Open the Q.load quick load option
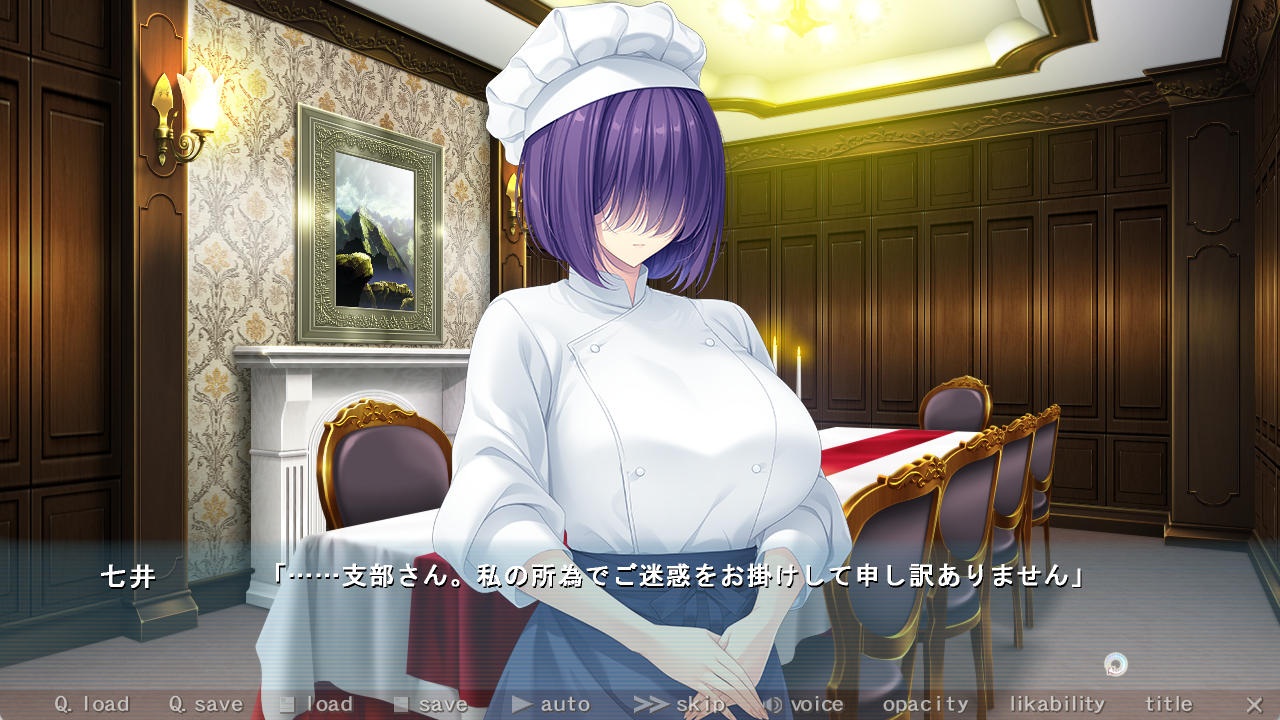The height and width of the screenshot is (720, 1280). coord(91,704)
